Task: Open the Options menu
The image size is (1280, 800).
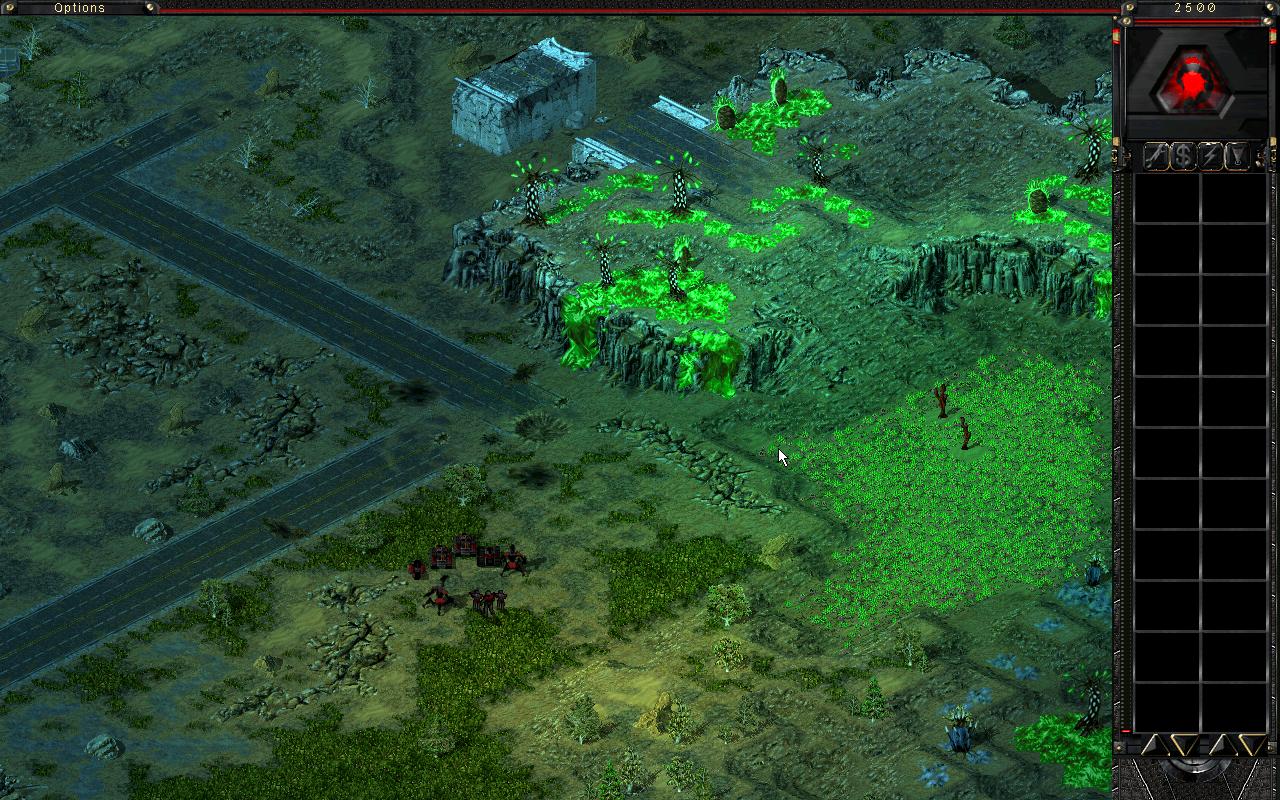Action: [x=79, y=8]
